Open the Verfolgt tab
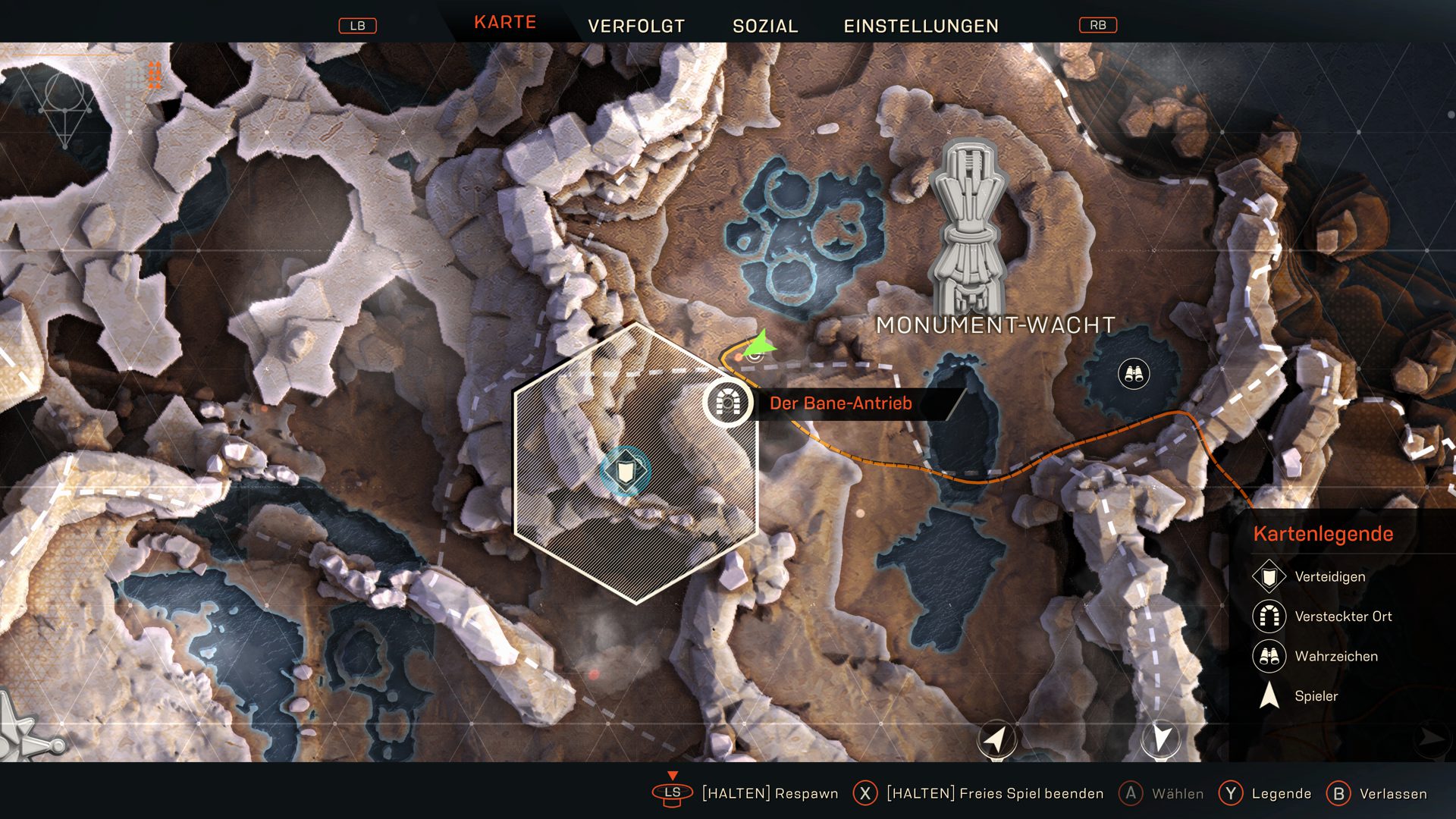The image size is (1456, 819). (x=636, y=27)
